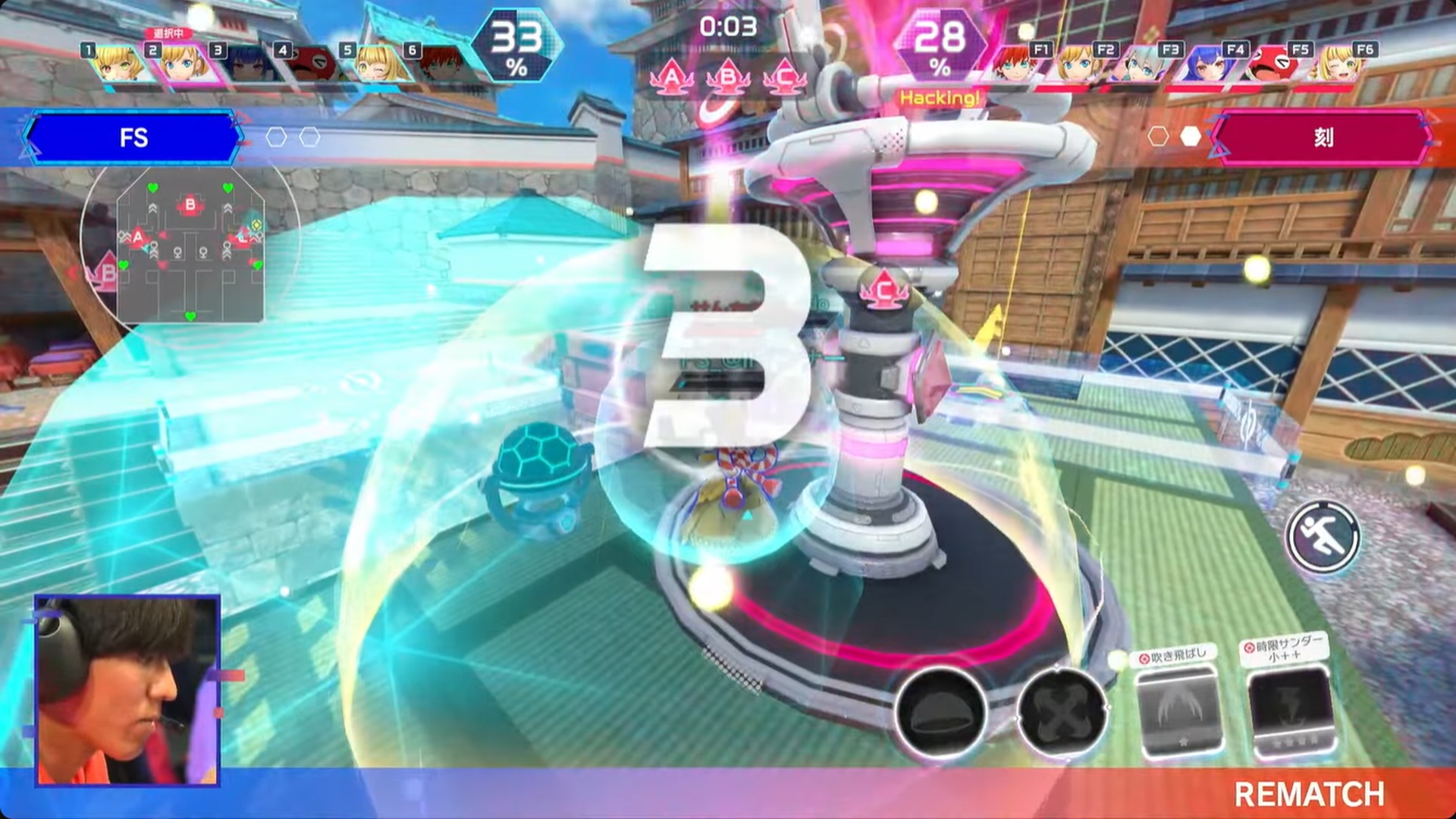Select control point C marker on the tower

882,287
